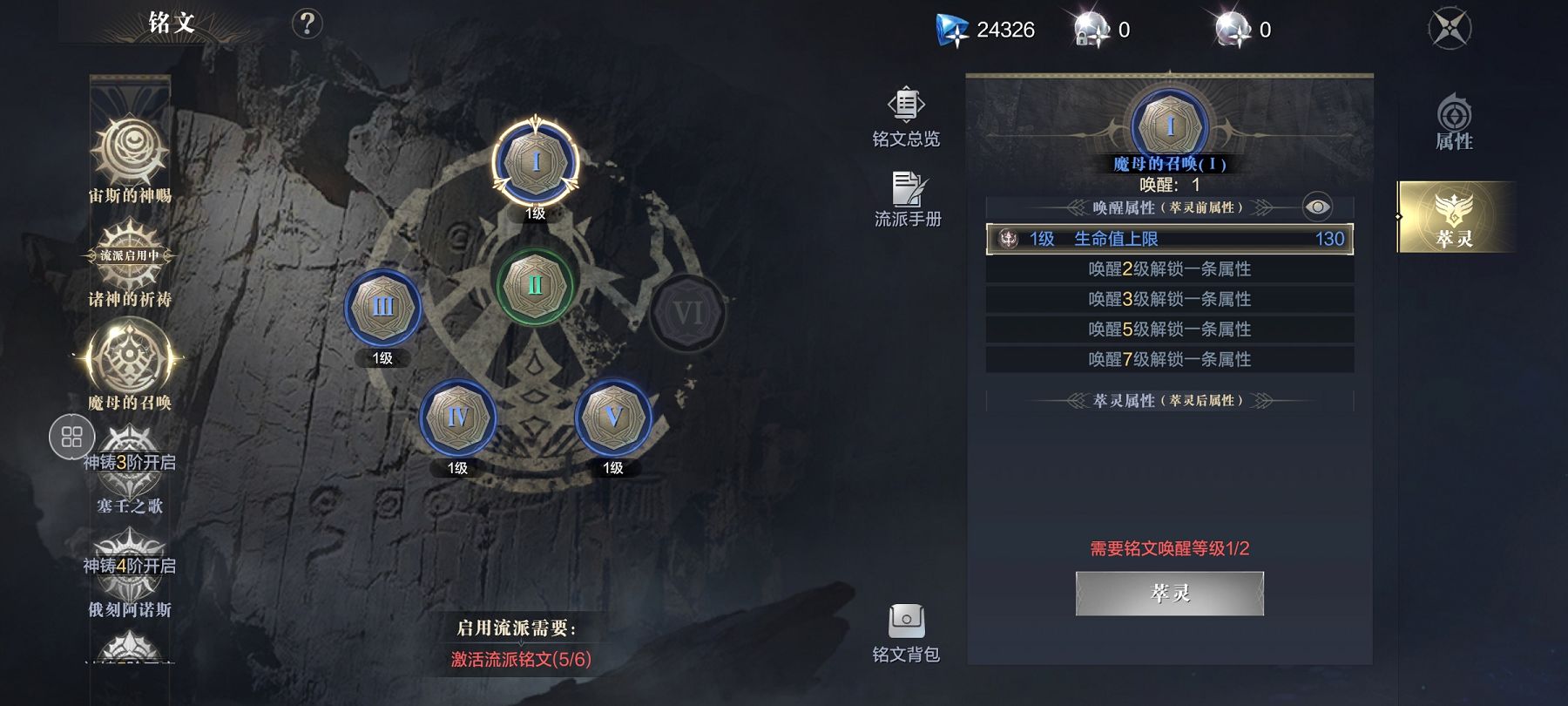Select inscription slot V
Viewport: 1568px width, 706px height.
point(613,417)
